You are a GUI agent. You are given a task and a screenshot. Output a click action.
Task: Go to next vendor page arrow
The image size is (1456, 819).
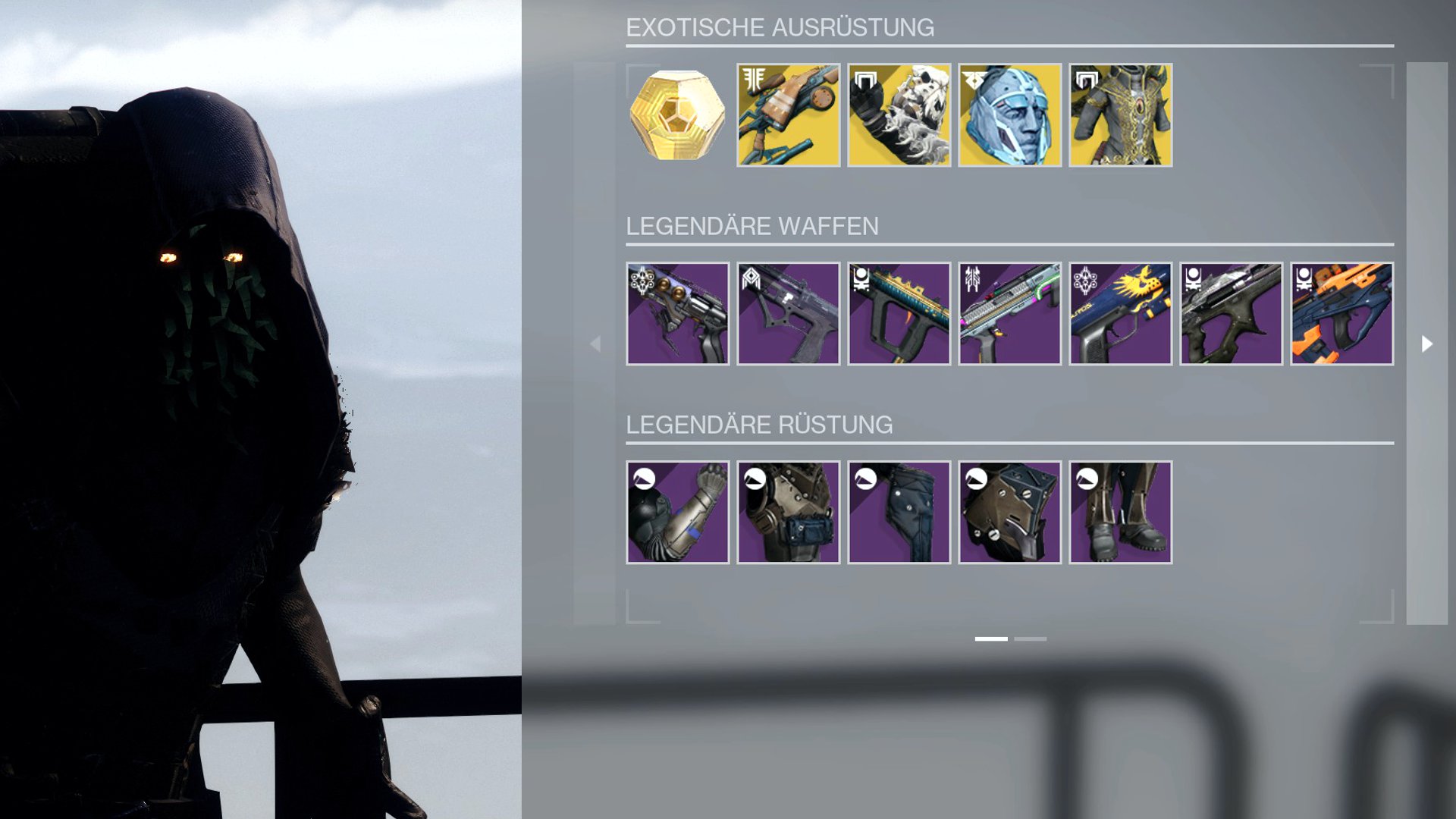[1426, 344]
